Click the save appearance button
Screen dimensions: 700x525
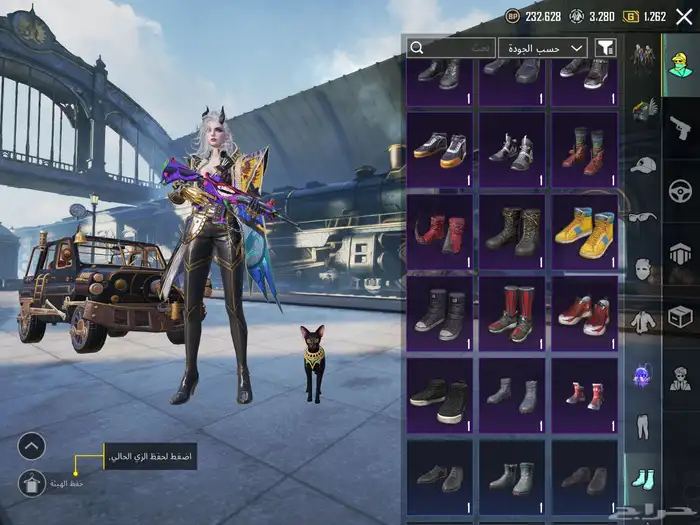(32, 483)
